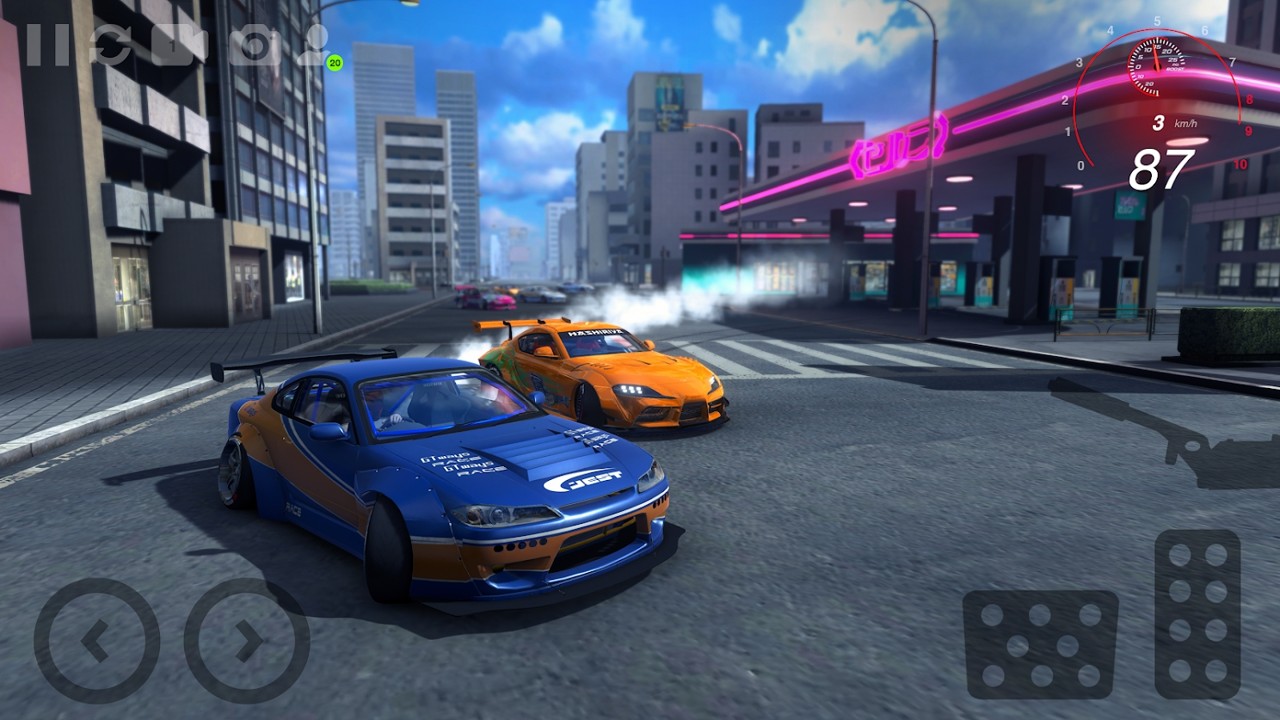Tap the green 20 player count badge

click(333, 62)
